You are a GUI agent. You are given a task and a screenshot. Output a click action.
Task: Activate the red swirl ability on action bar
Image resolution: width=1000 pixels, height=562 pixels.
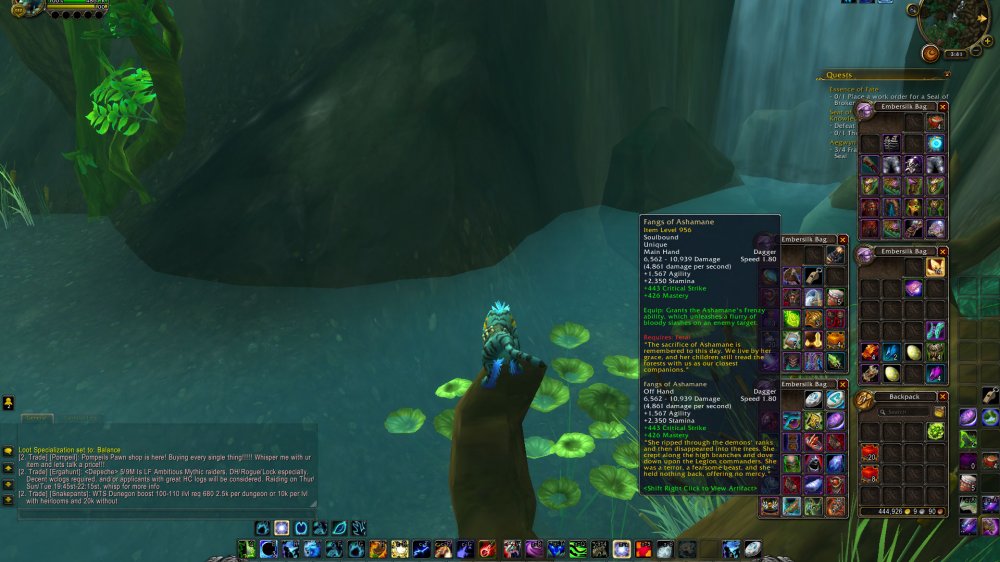coord(486,548)
